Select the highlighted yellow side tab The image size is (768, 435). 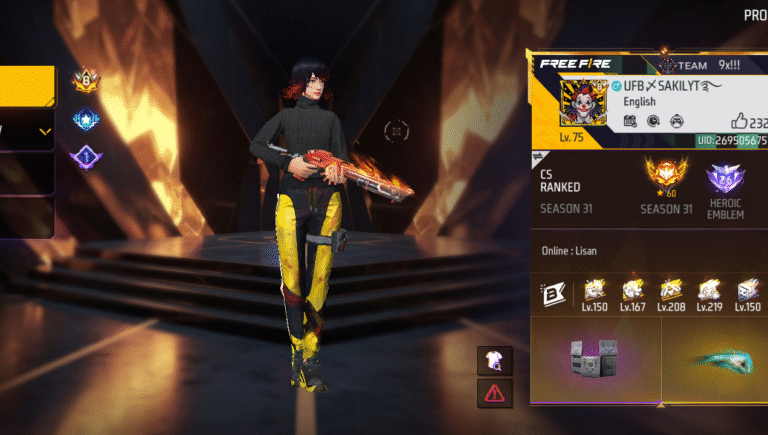[26, 86]
